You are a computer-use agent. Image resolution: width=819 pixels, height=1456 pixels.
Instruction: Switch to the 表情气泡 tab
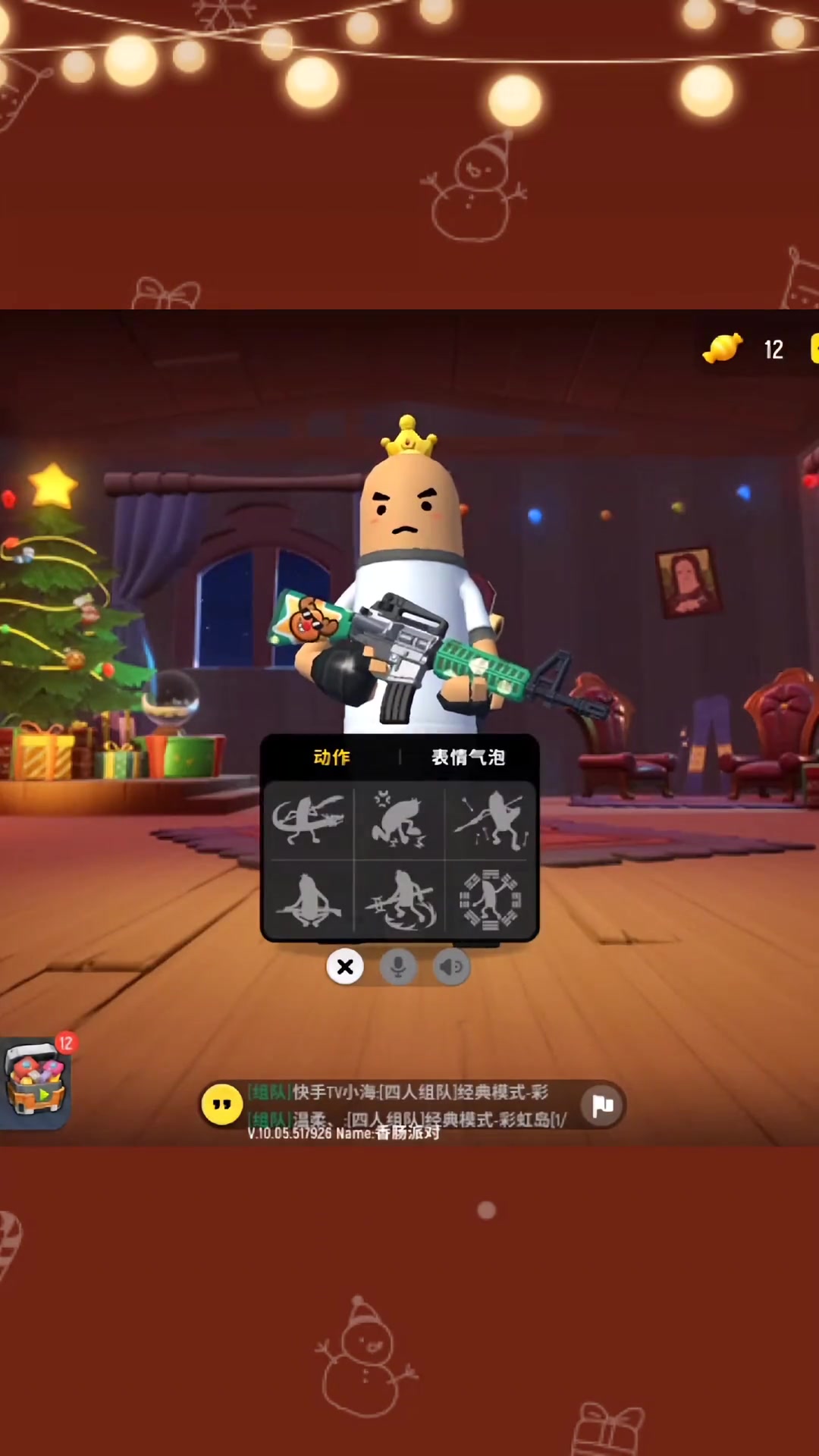pos(468,757)
